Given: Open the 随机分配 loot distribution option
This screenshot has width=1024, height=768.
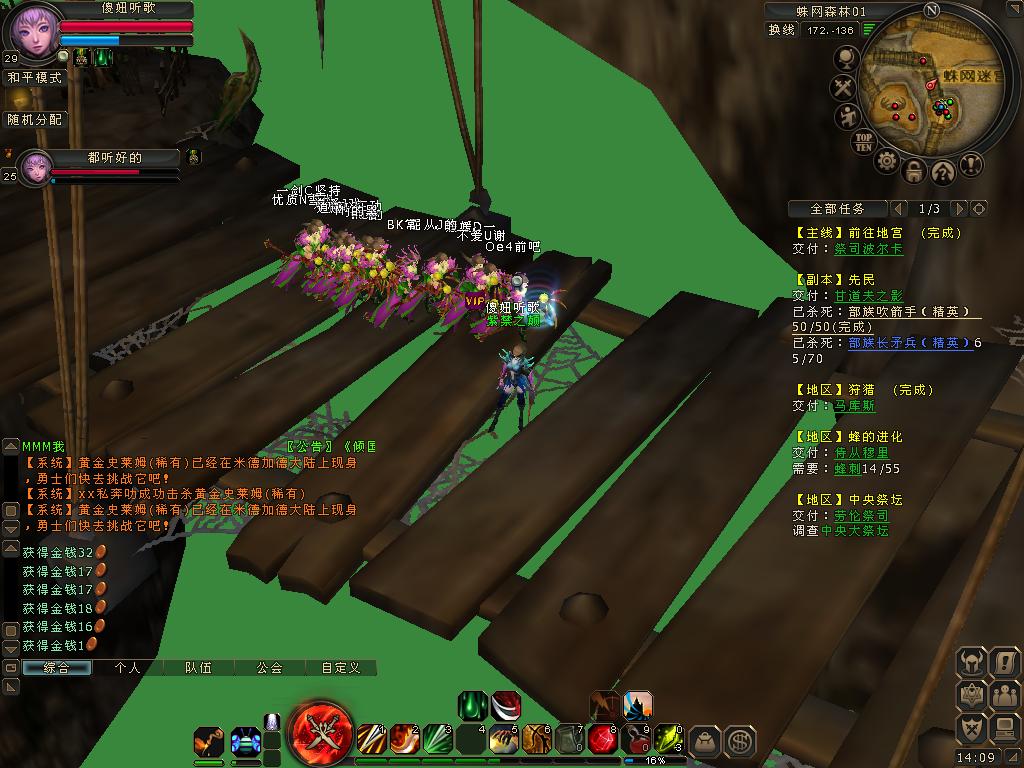Looking at the screenshot, I should click(x=35, y=119).
